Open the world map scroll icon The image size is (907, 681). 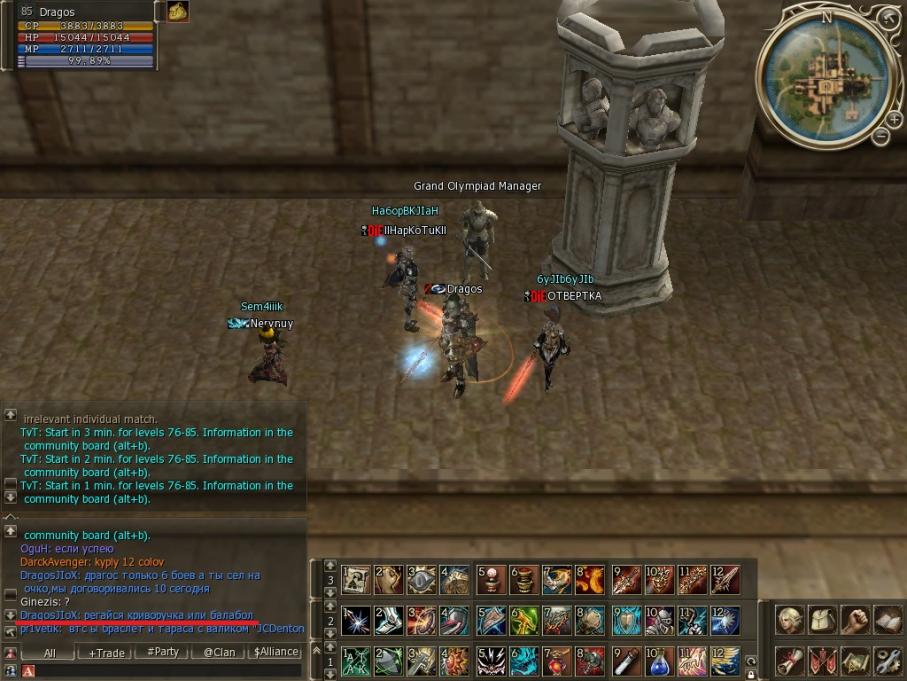[x=854, y=660]
